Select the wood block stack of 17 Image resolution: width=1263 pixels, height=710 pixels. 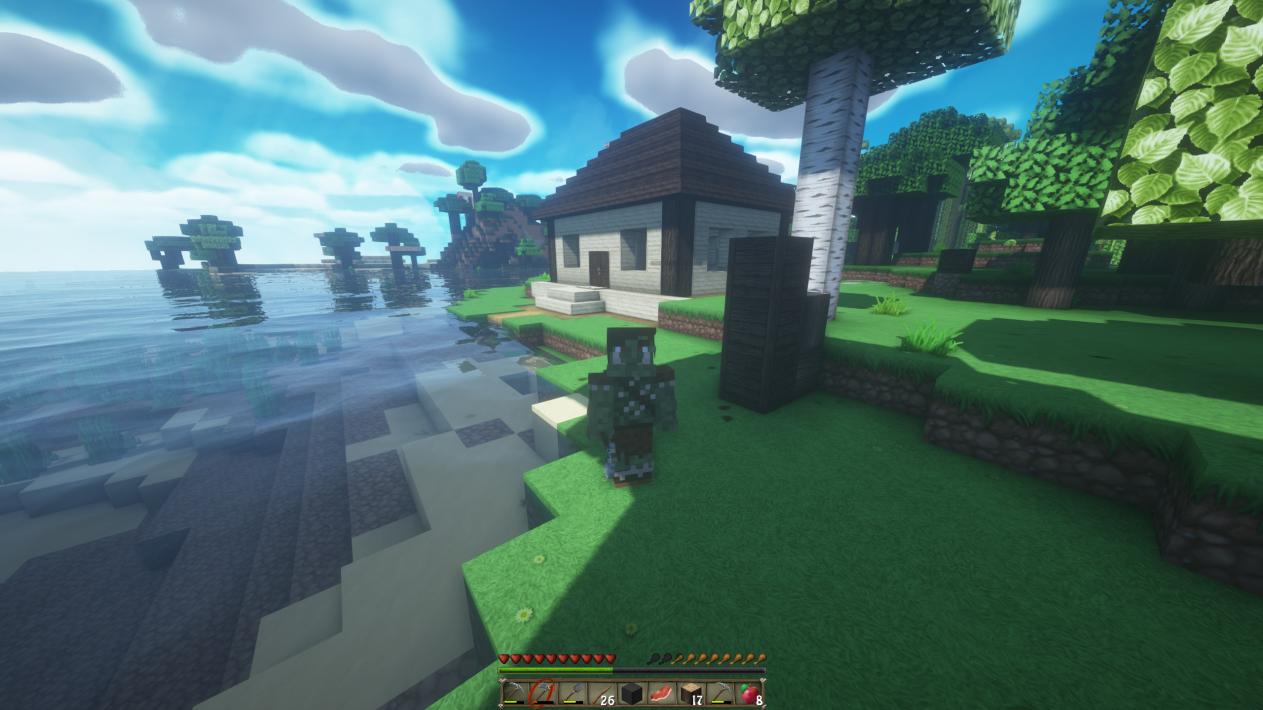[x=690, y=693]
